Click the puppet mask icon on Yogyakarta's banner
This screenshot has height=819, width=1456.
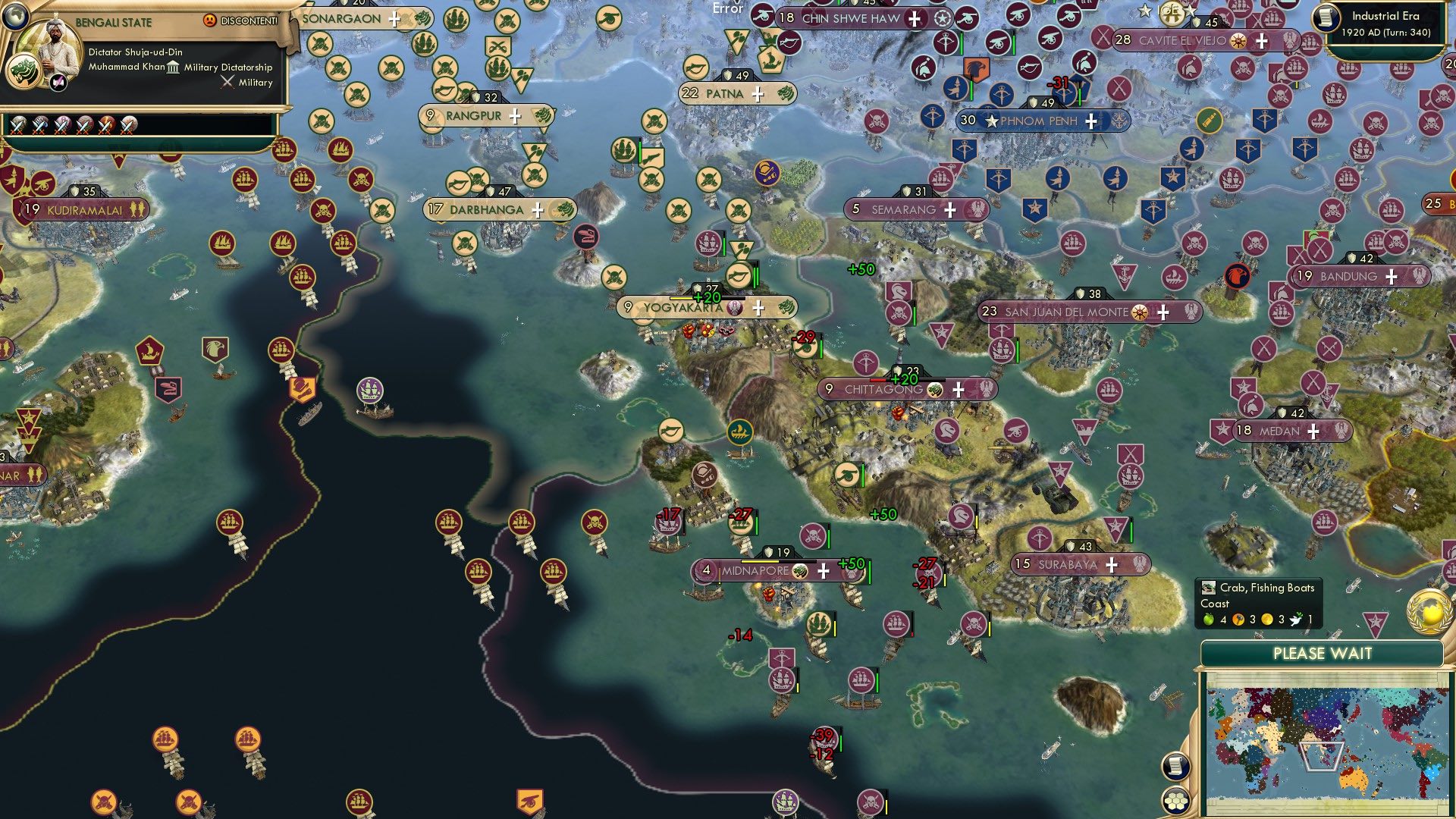tap(735, 309)
